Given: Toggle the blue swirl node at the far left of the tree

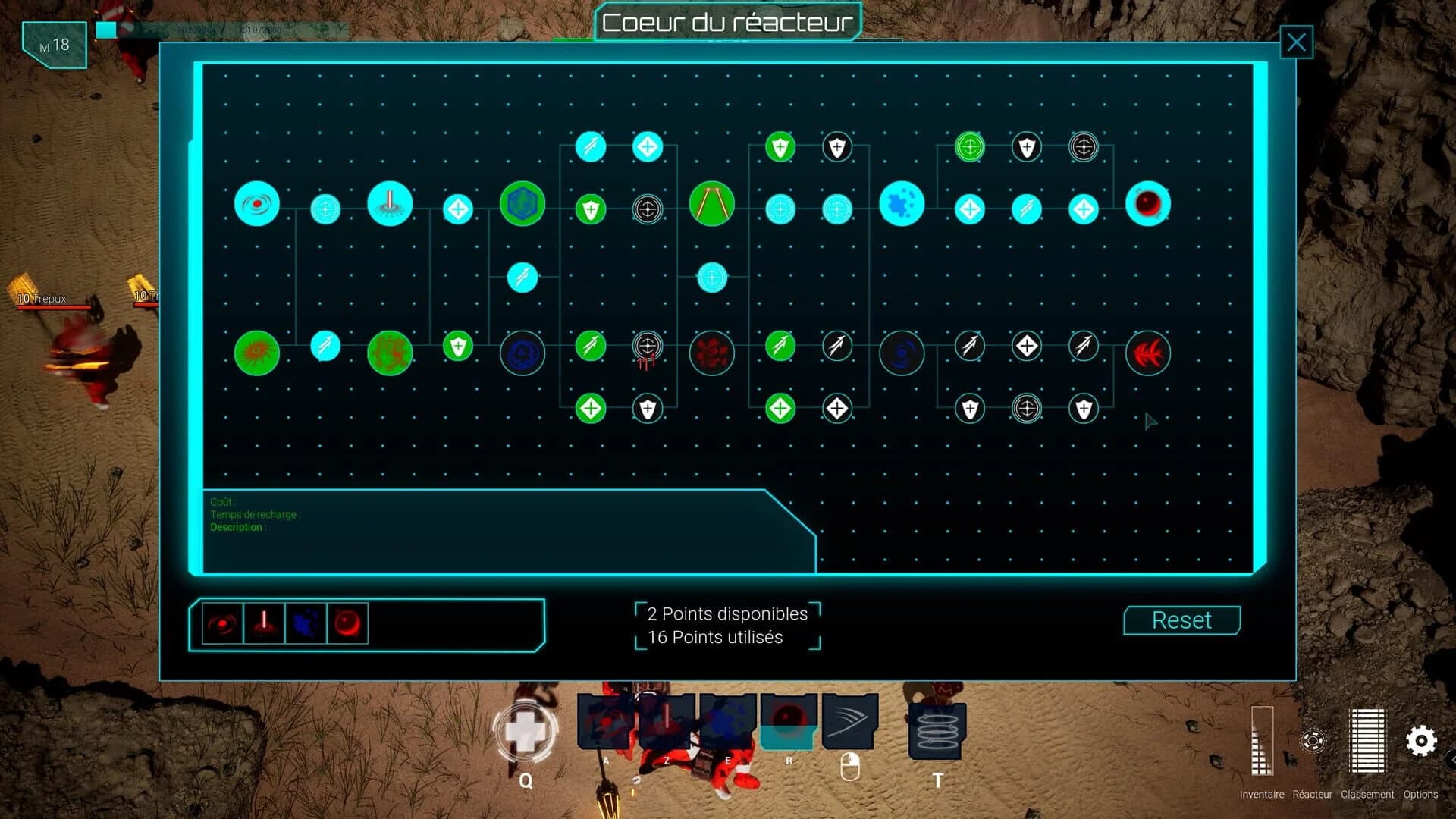Looking at the screenshot, I should [257, 202].
